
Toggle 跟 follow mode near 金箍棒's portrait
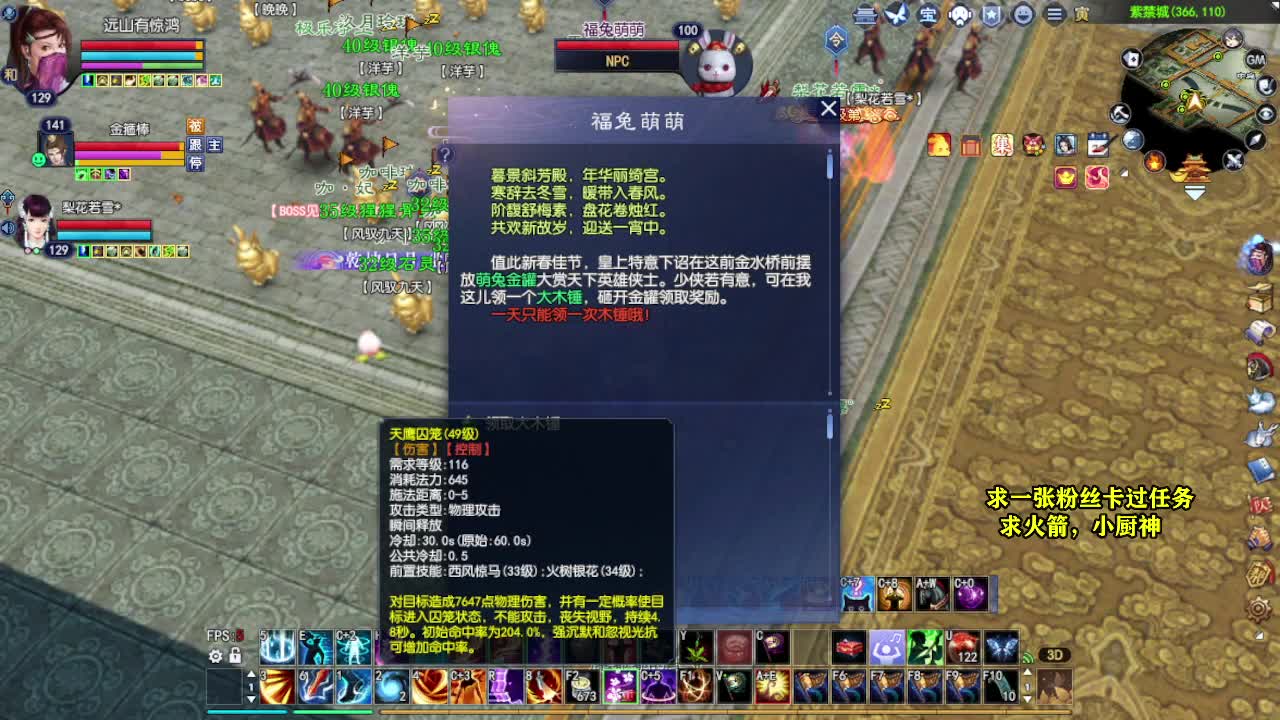(195, 145)
